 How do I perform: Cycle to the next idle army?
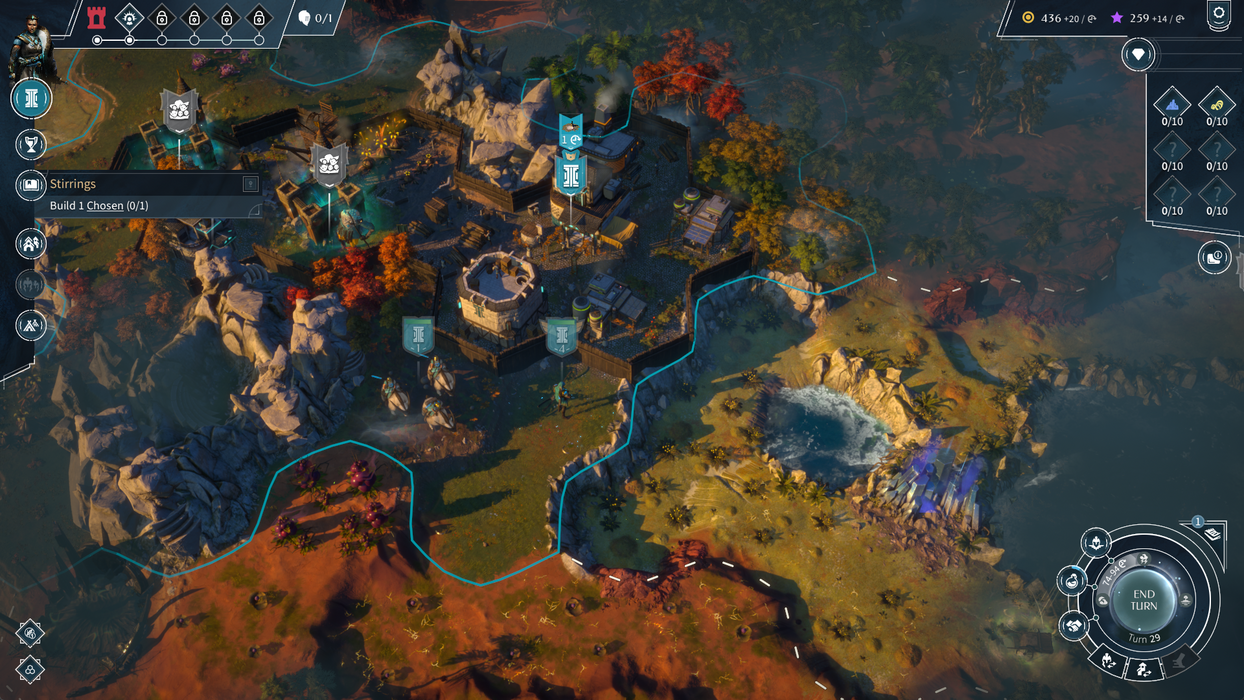click(x=1109, y=660)
